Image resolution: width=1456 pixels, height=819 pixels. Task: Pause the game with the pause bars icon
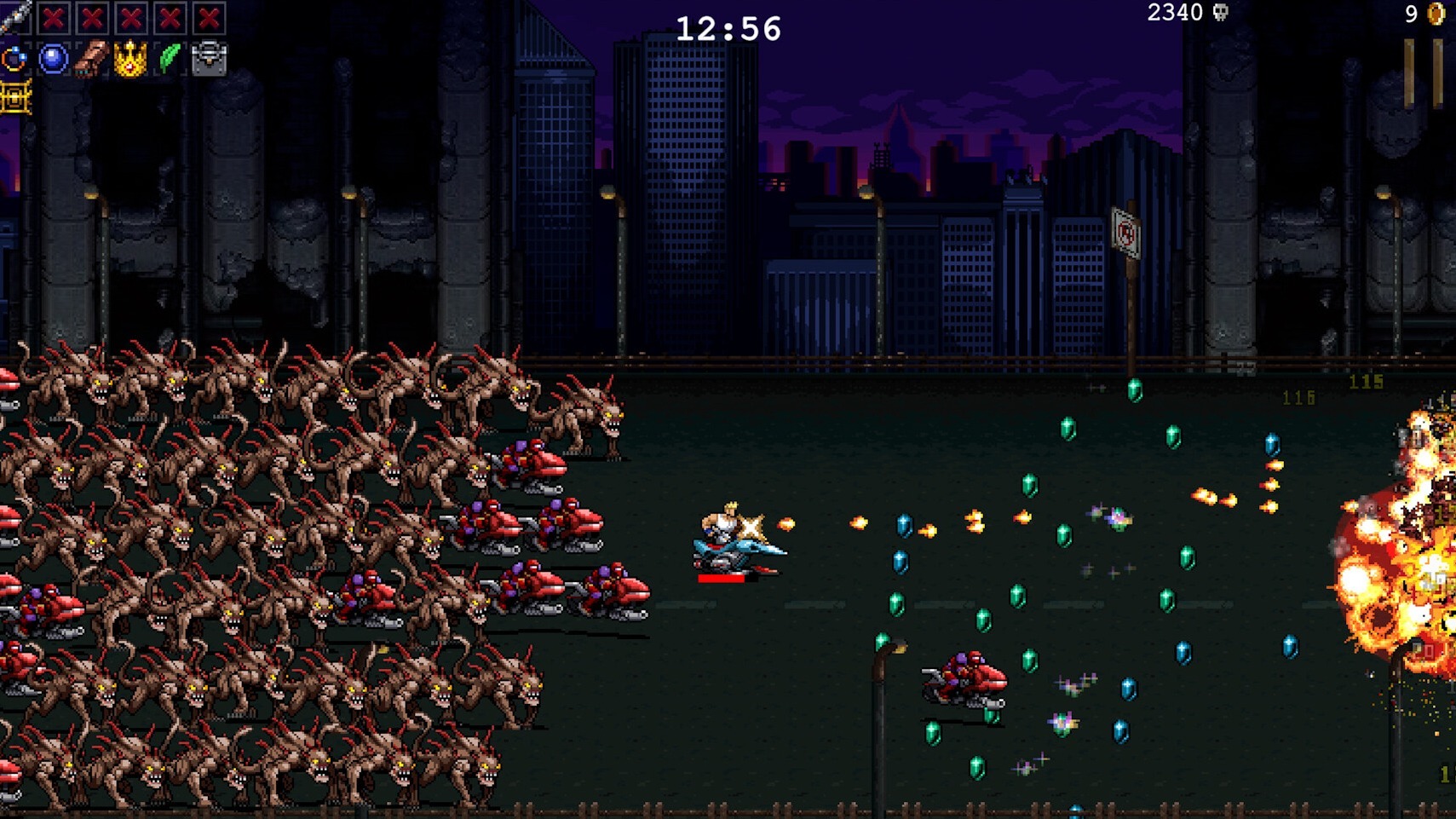[x=1423, y=68]
